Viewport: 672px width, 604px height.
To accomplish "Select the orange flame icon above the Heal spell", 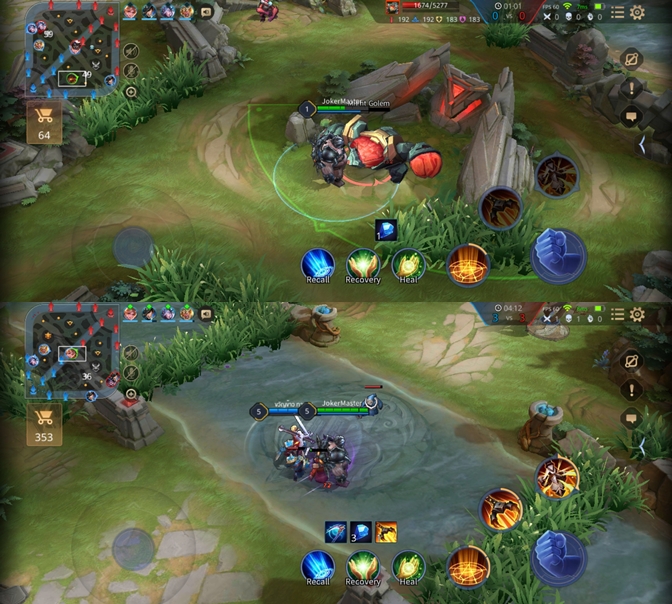I will pyautogui.click(x=386, y=532).
